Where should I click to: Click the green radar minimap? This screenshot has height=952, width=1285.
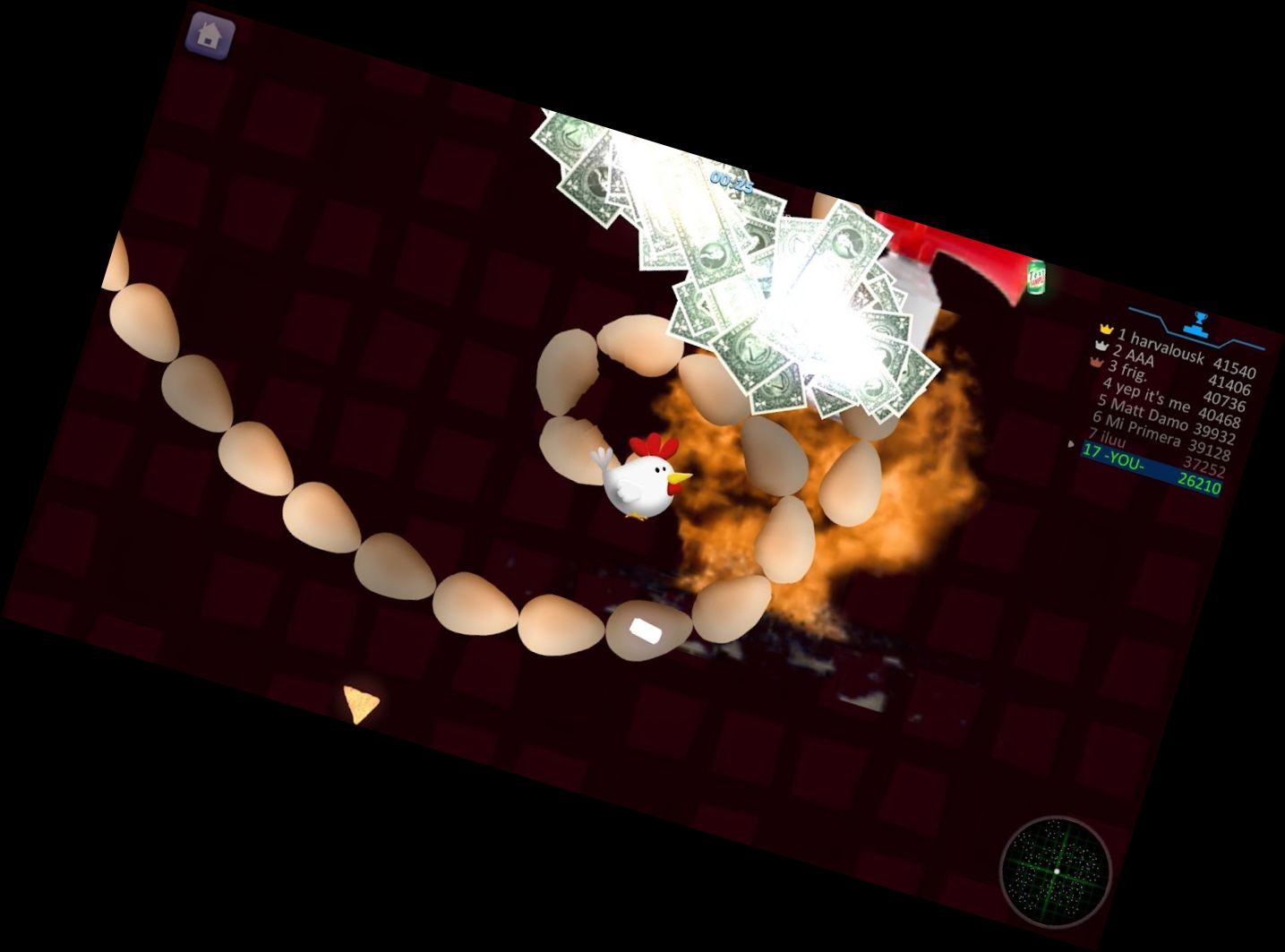pyautogui.click(x=1056, y=871)
